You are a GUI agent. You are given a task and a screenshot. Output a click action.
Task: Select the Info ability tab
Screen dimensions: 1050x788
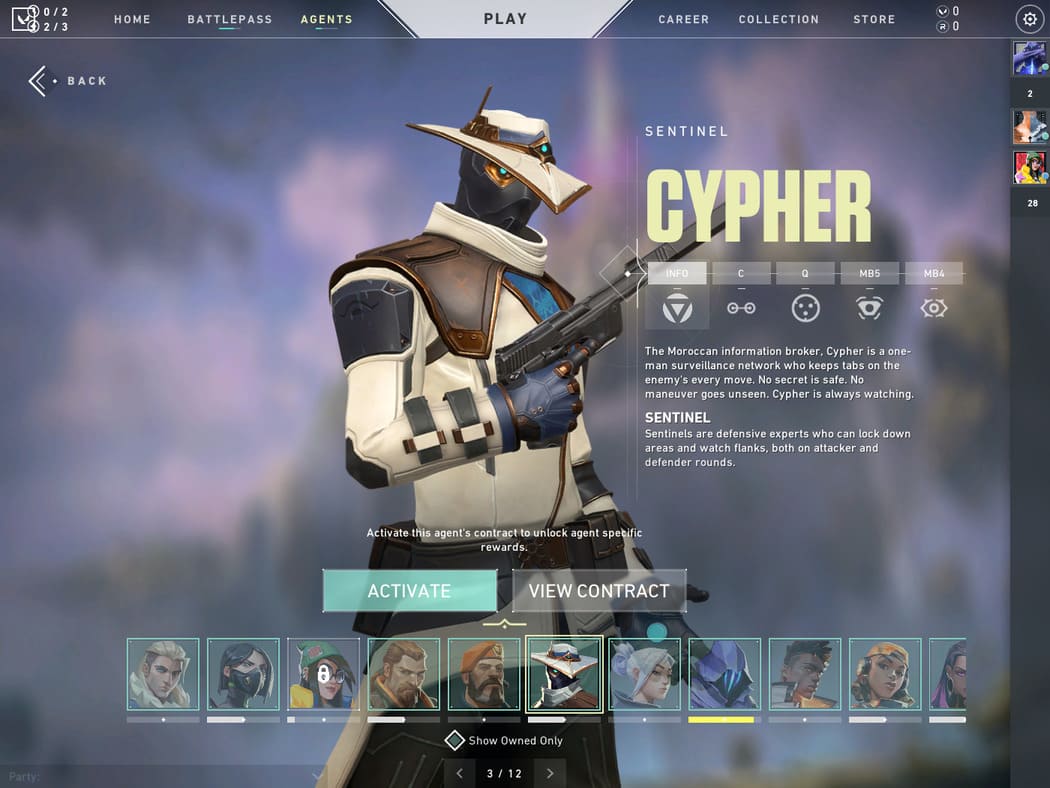(x=677, y=296)
